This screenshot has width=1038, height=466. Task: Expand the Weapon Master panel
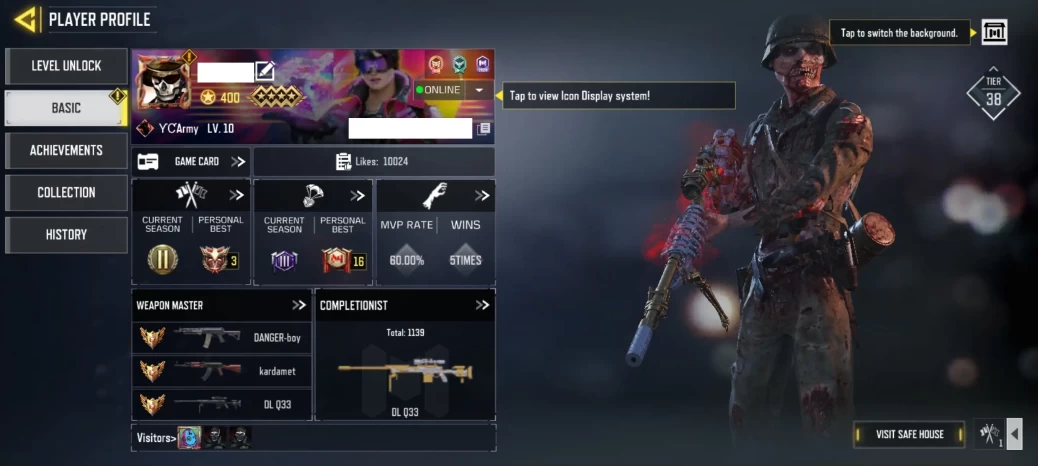click(x=299, y=305)
